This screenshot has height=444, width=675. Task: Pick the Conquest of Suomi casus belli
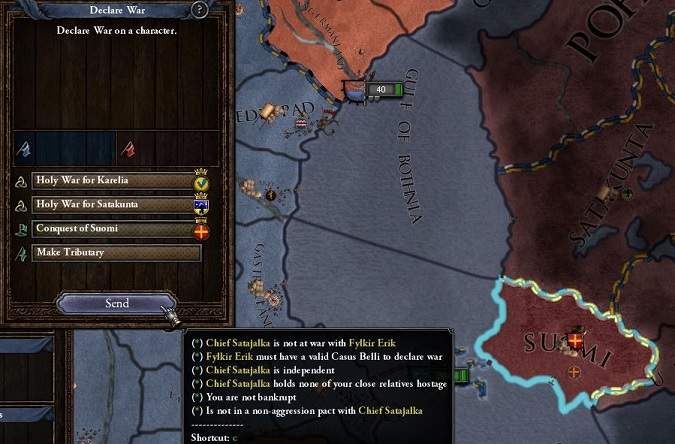tap(113, 229)
